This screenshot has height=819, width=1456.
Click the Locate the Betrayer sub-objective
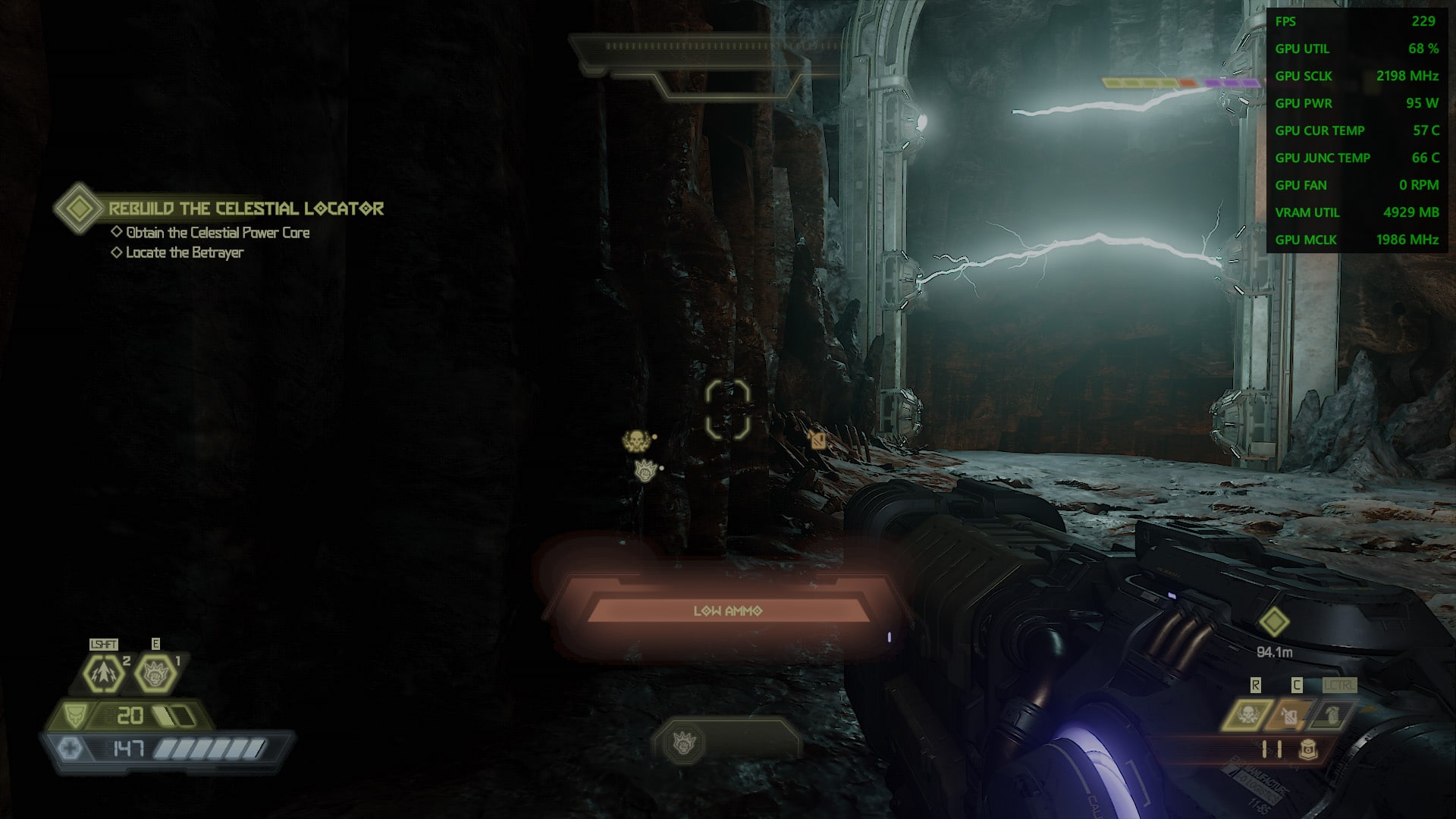[184, 253]
